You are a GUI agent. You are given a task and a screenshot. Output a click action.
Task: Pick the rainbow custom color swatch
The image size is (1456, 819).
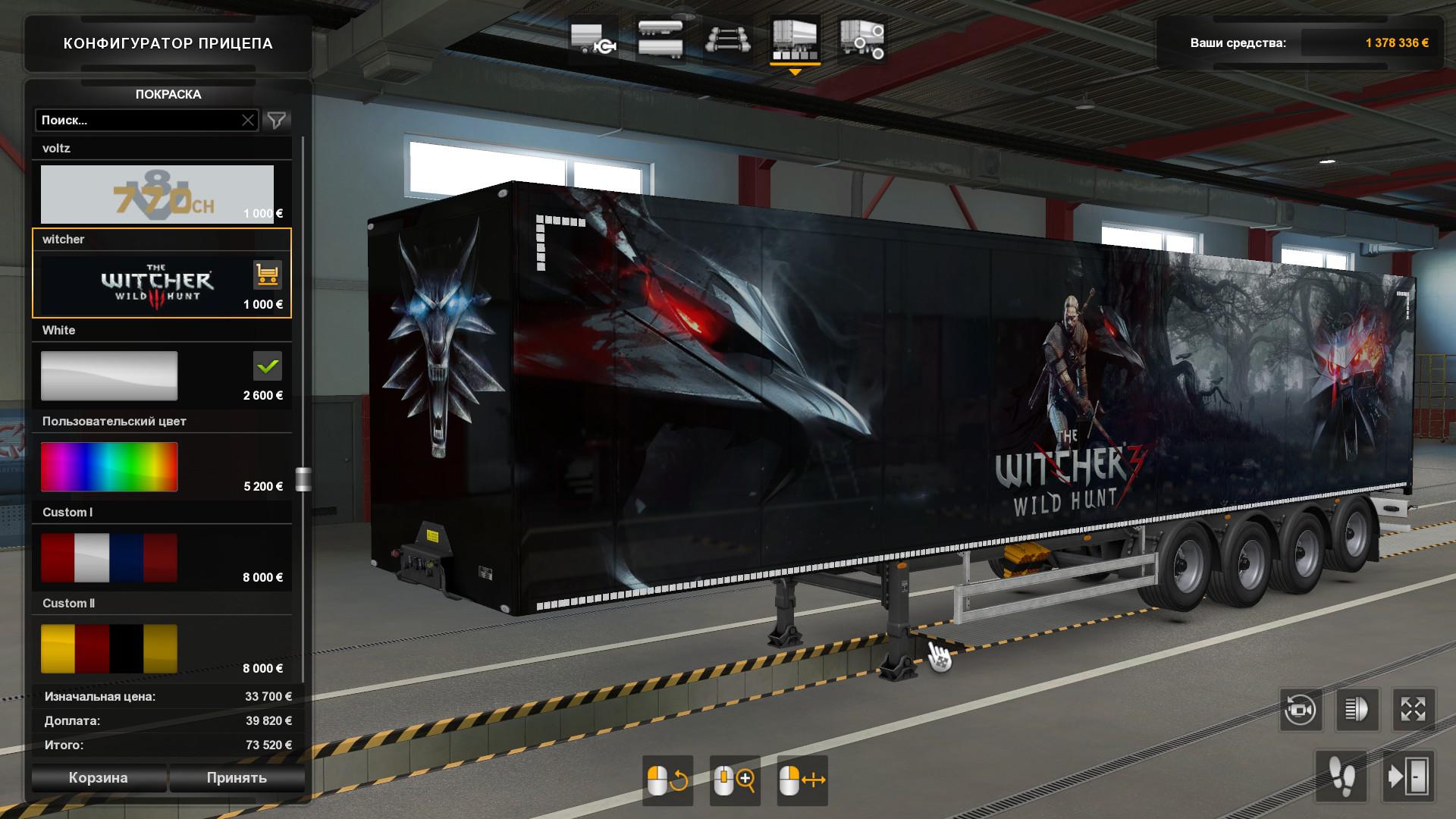[109, 466]
